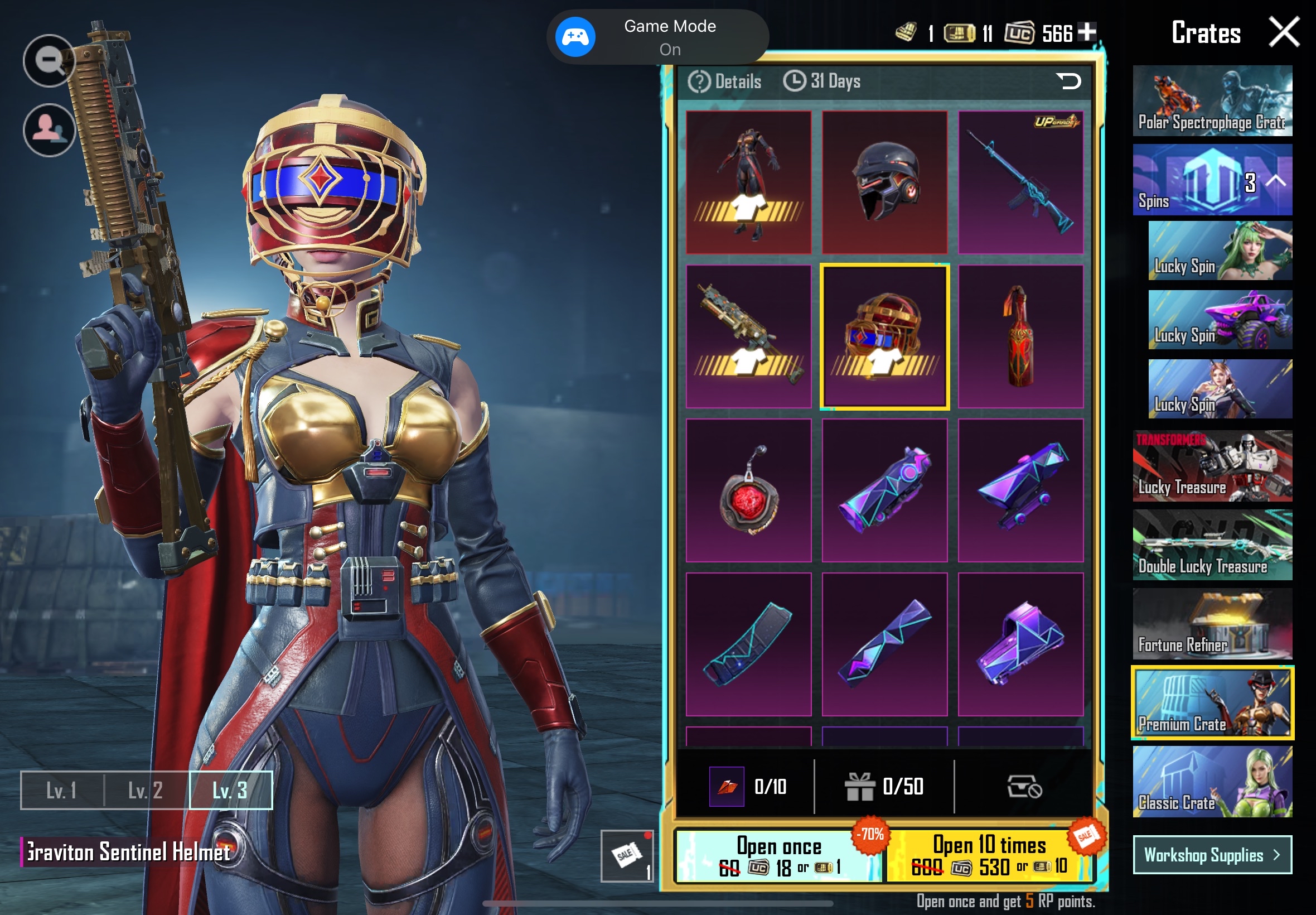Select the upgradable blue rifle skin
Viewport: 1316px width, 915px height.
coord(1020,182)
